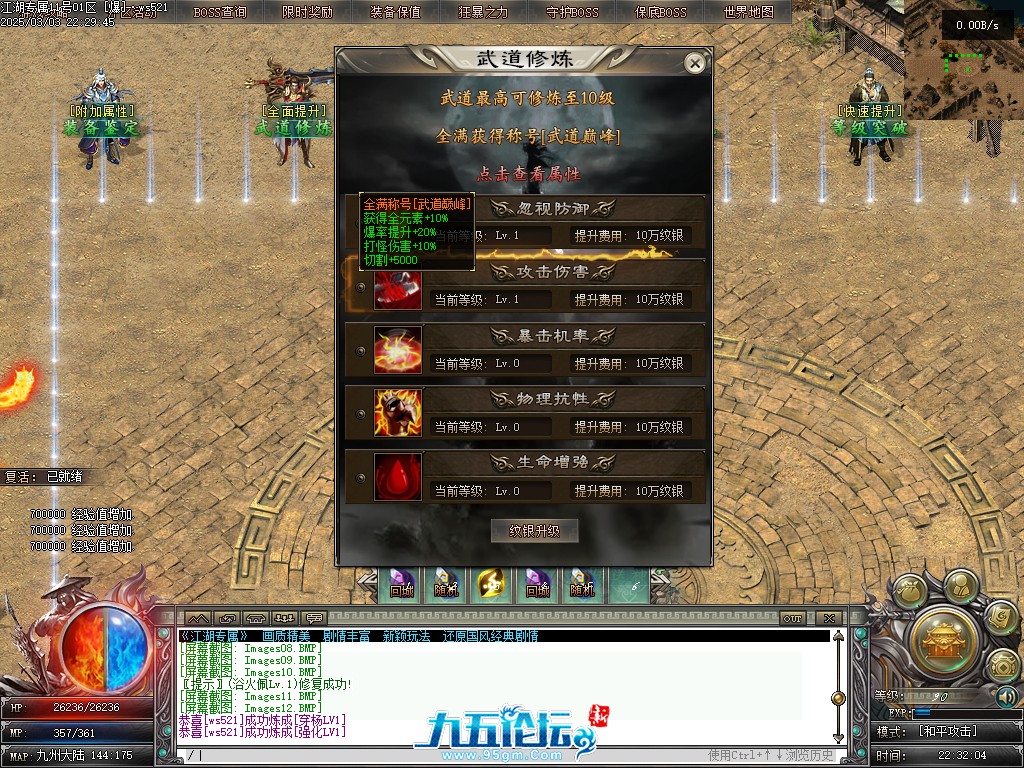Click the OUT button above the chat
Viewport: 1024px width, 768px height.
click(793, 618)
